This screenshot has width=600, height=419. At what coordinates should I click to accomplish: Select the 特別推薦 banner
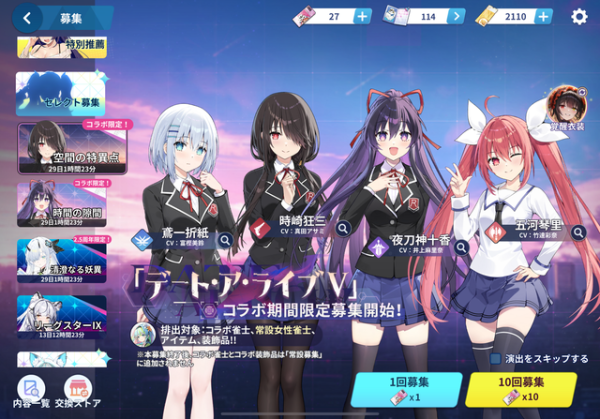coord(61,46)
